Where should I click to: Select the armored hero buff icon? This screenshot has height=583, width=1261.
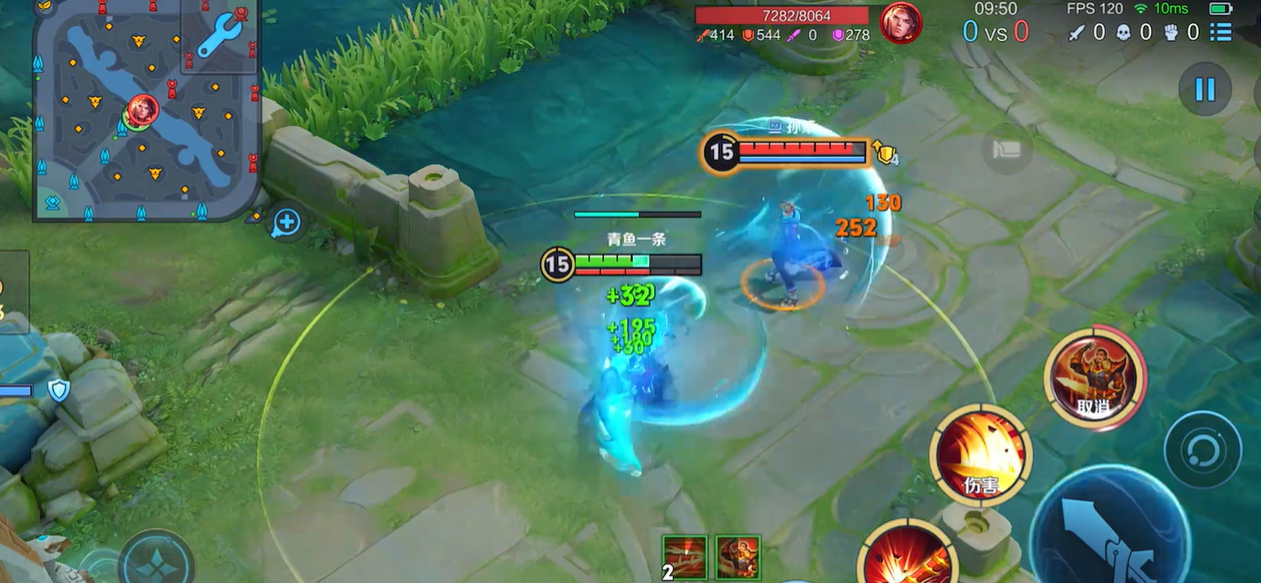click(738, 557)
